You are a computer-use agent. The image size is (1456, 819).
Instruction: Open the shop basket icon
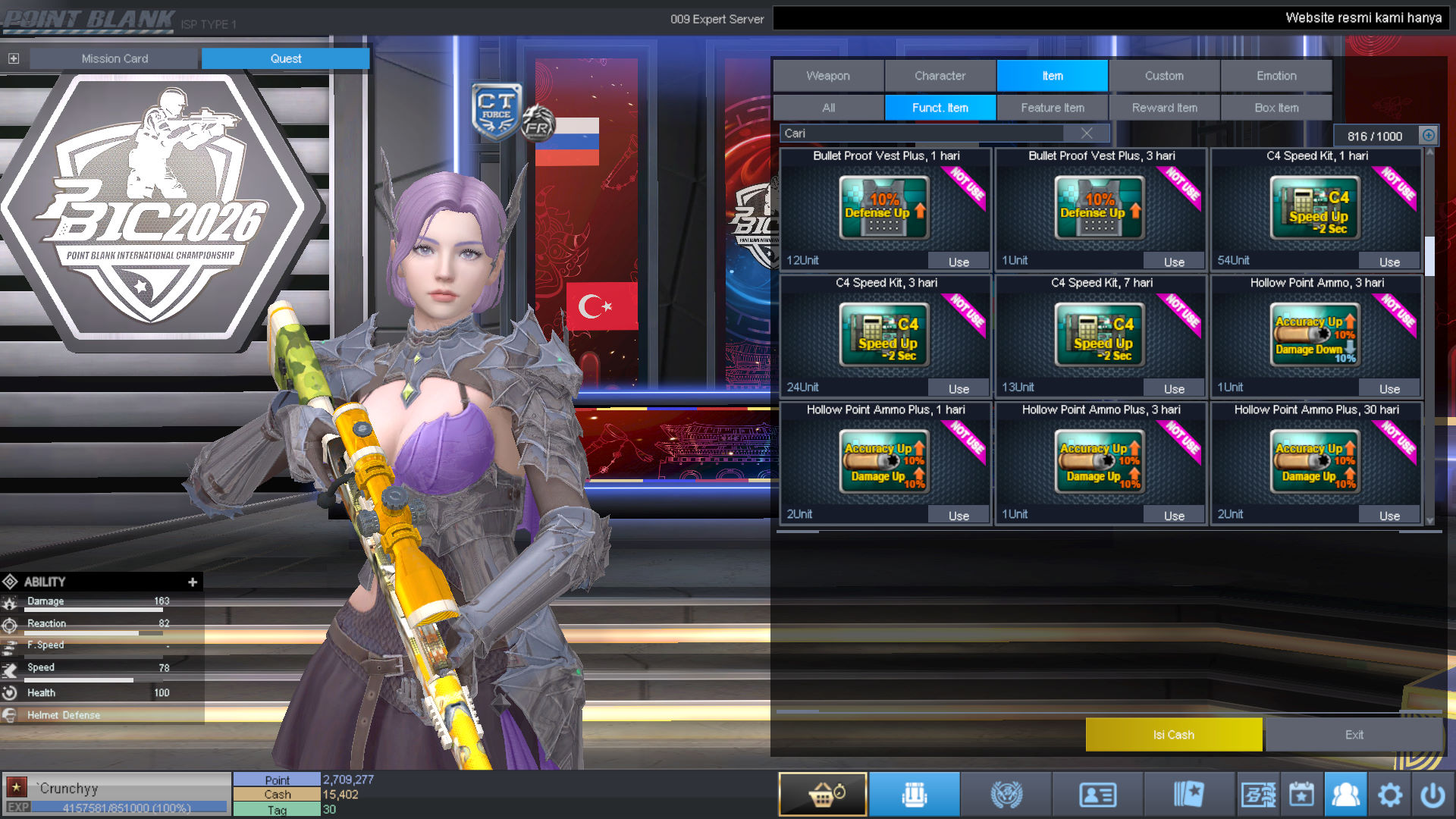pos(823,795)
